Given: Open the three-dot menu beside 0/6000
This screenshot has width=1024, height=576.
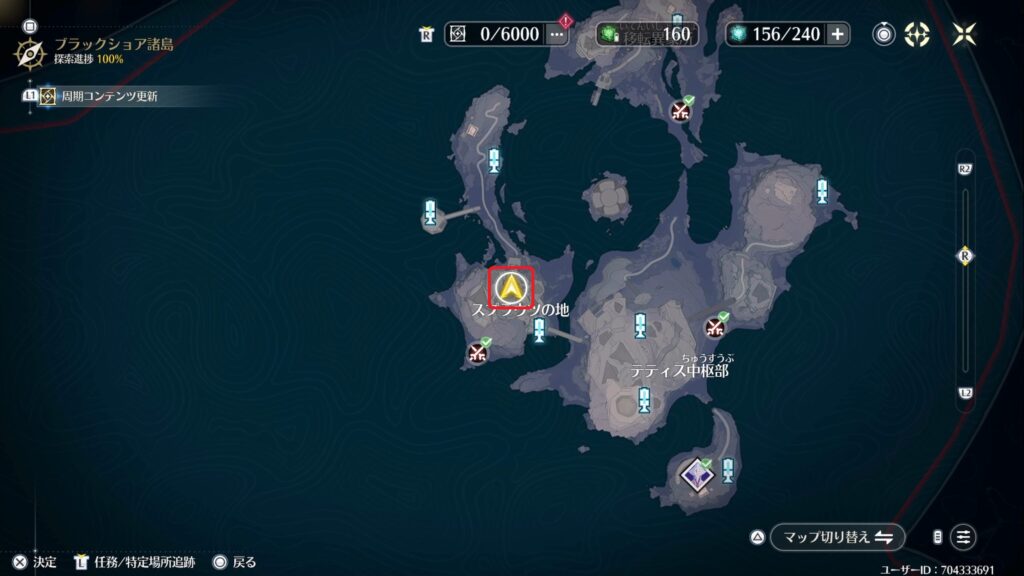Looking at the screenshot, I should coord(557,34).
